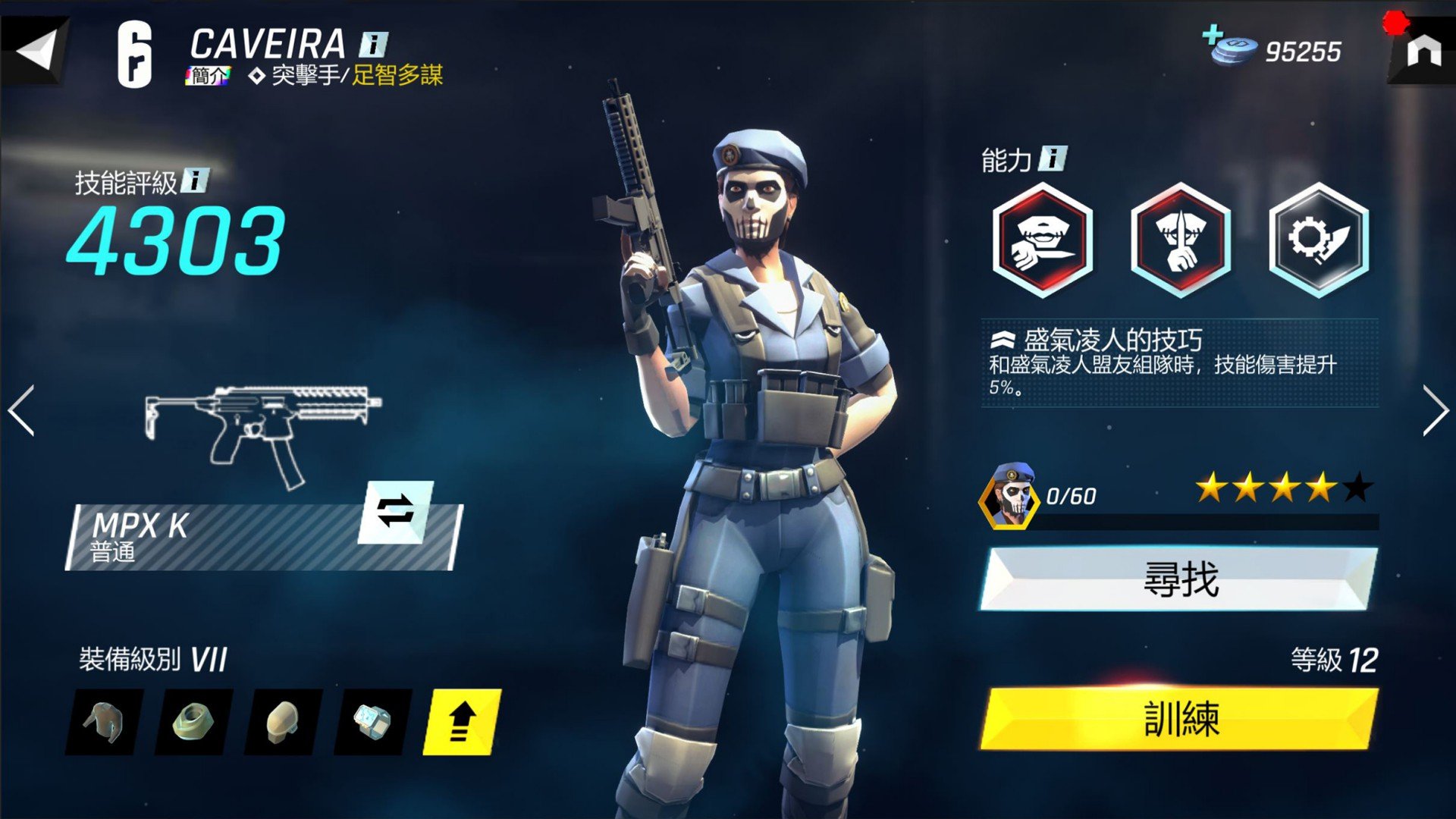
Task: Show the 能力 abilities info
Action: coord(1053,158)
